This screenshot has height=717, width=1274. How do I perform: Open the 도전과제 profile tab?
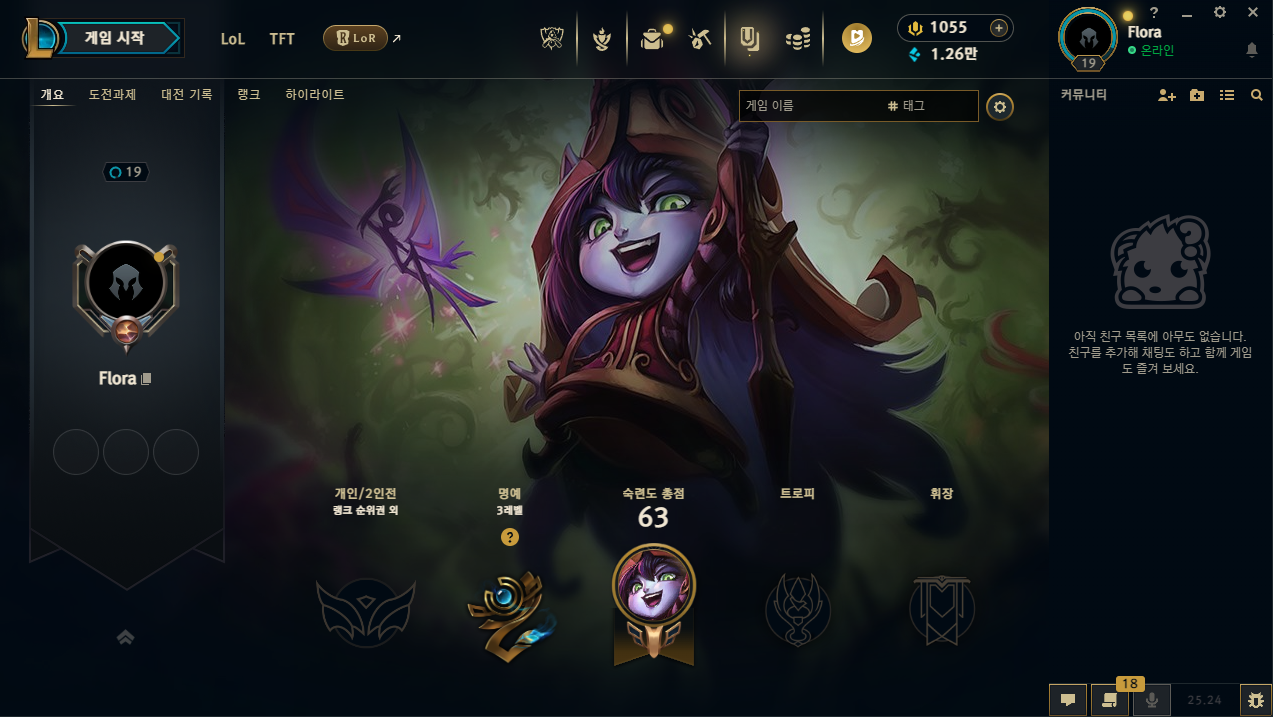[x=112, y=95]
